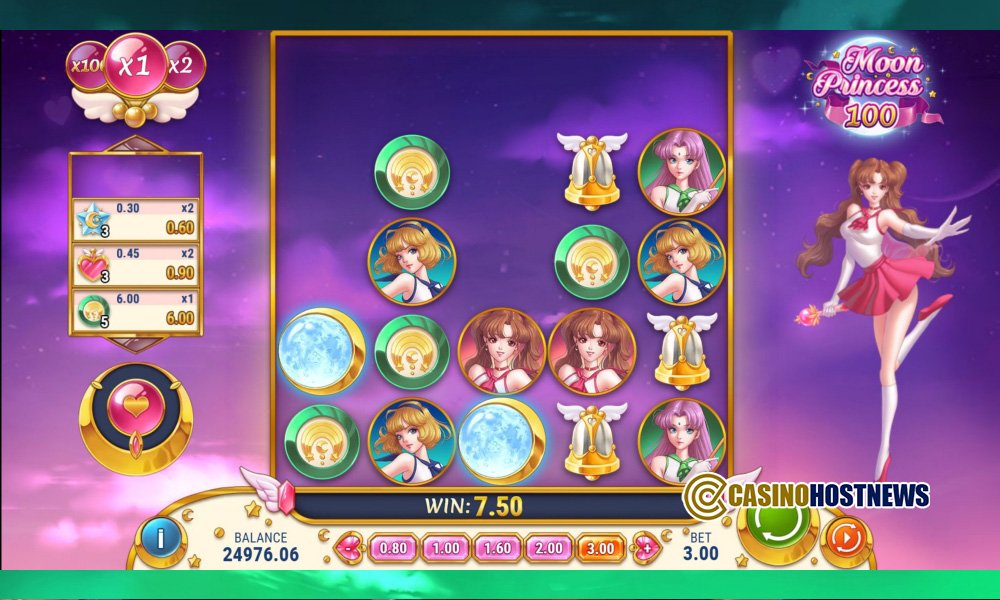Select the highlighted 3.00 bet
The image size is (1000, 600).
tap(600, 548)
